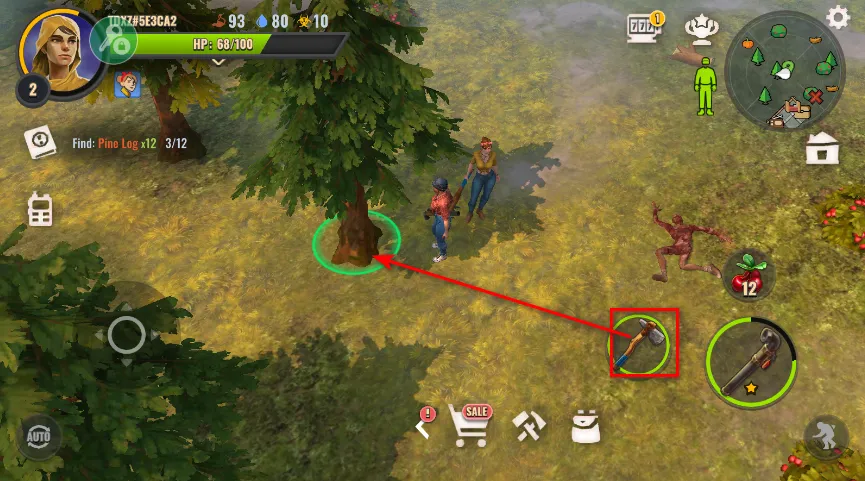Tap the home base icon
This screenshot has height=481, width=865.
(x=821, y=148)
